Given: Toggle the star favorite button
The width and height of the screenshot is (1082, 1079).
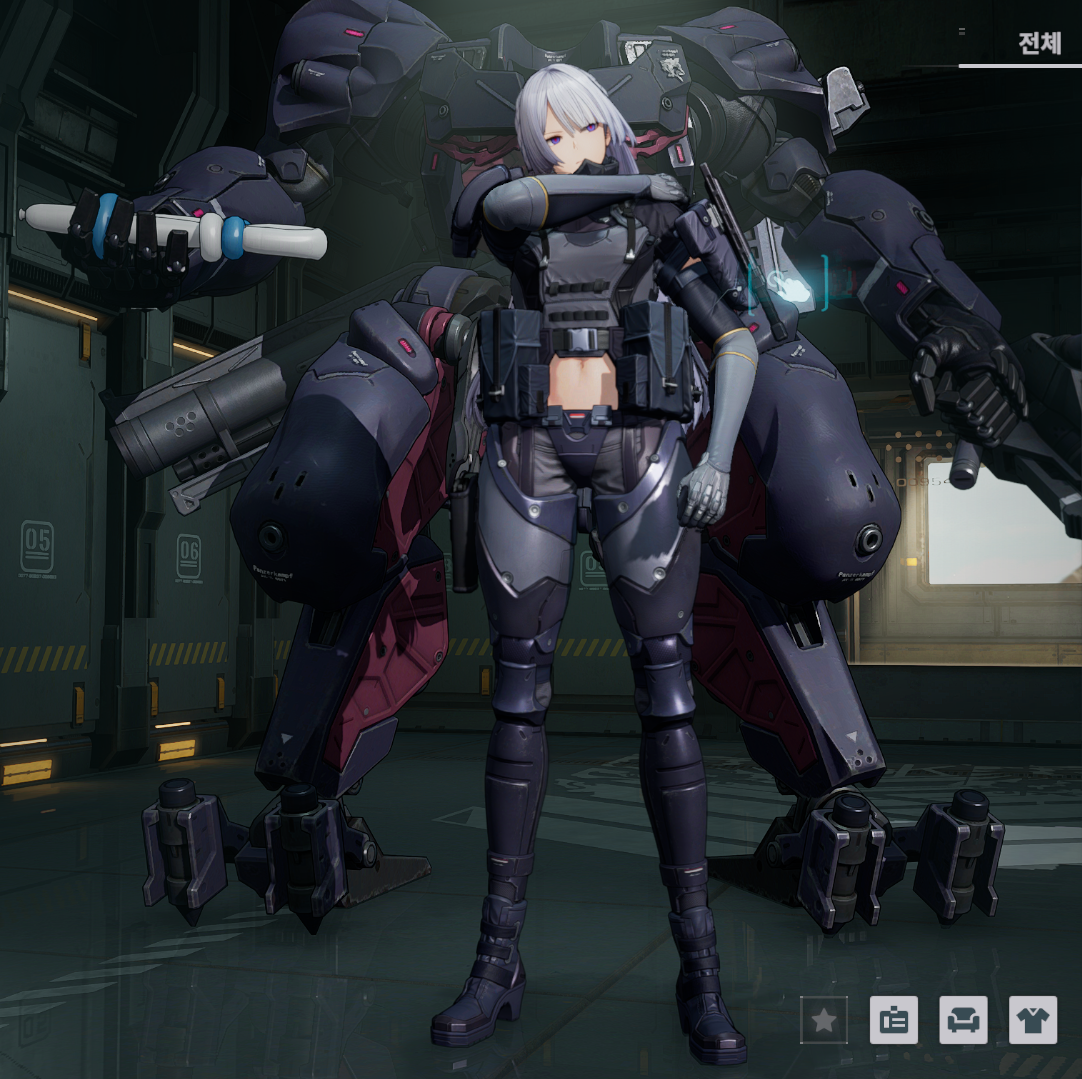Looking at the screenshot, I should [824, 1020].
